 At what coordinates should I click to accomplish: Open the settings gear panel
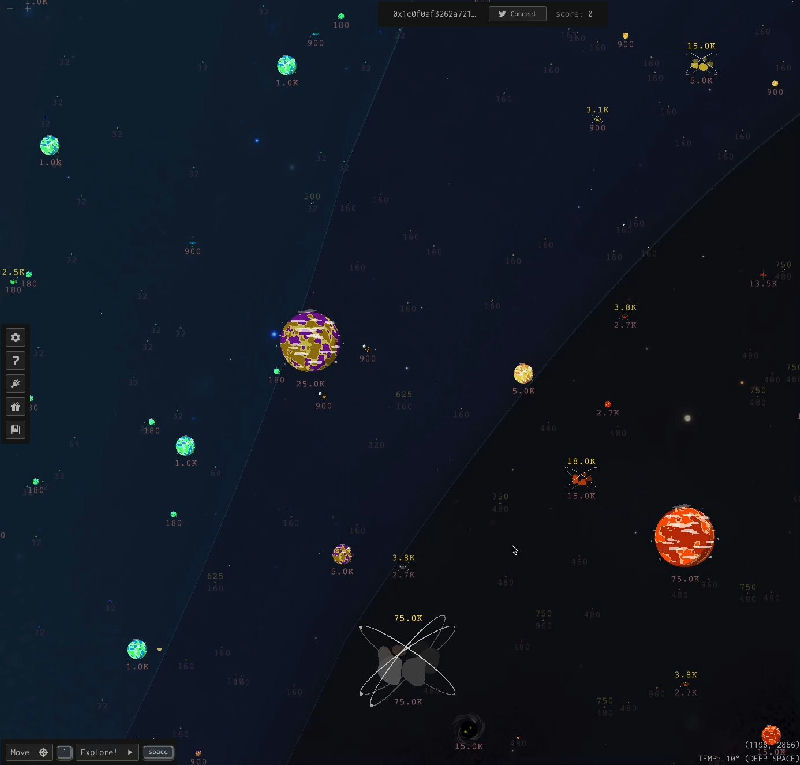coord(16,338)
